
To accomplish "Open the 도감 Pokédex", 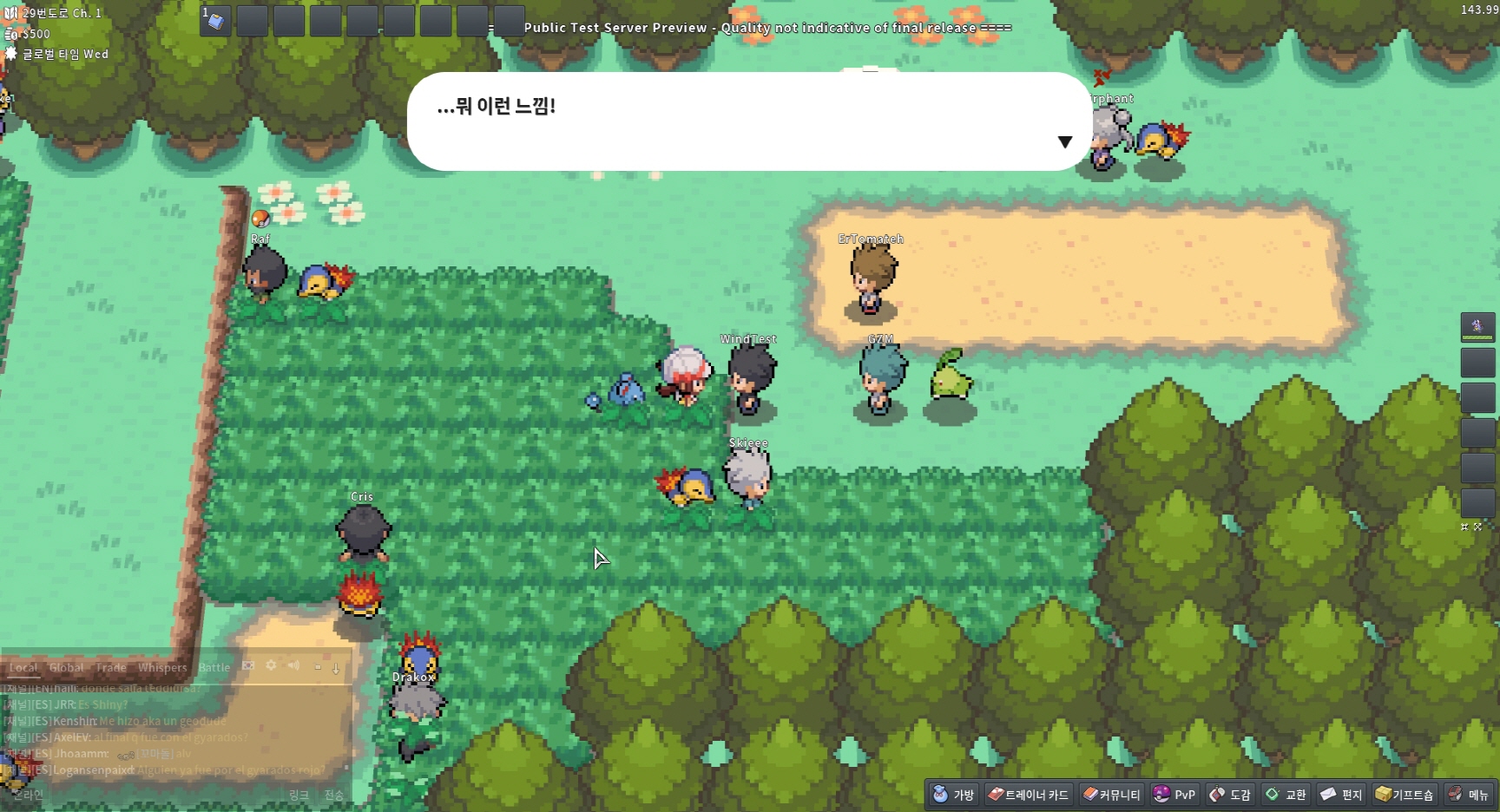I will coord(1230,794).
